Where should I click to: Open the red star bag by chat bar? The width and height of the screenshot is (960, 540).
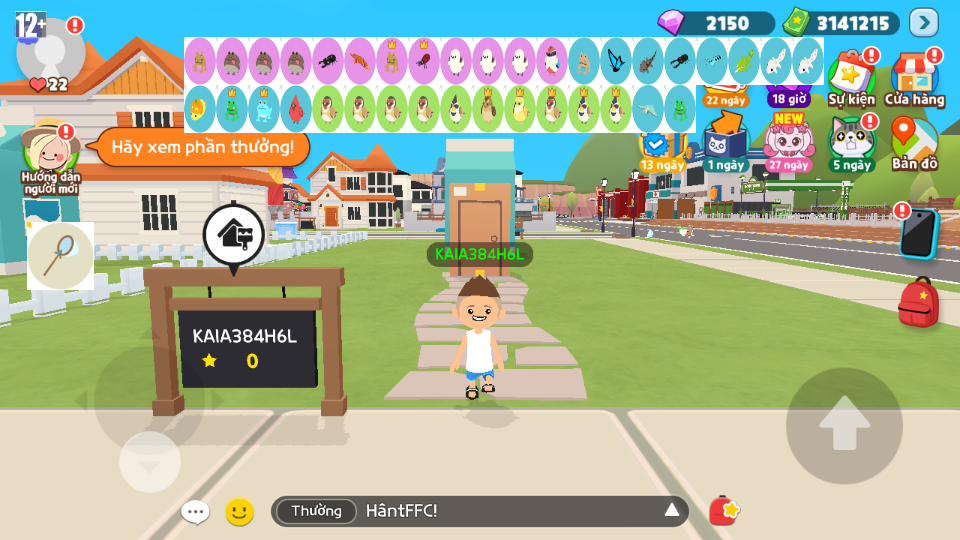[x=724, y=511]
